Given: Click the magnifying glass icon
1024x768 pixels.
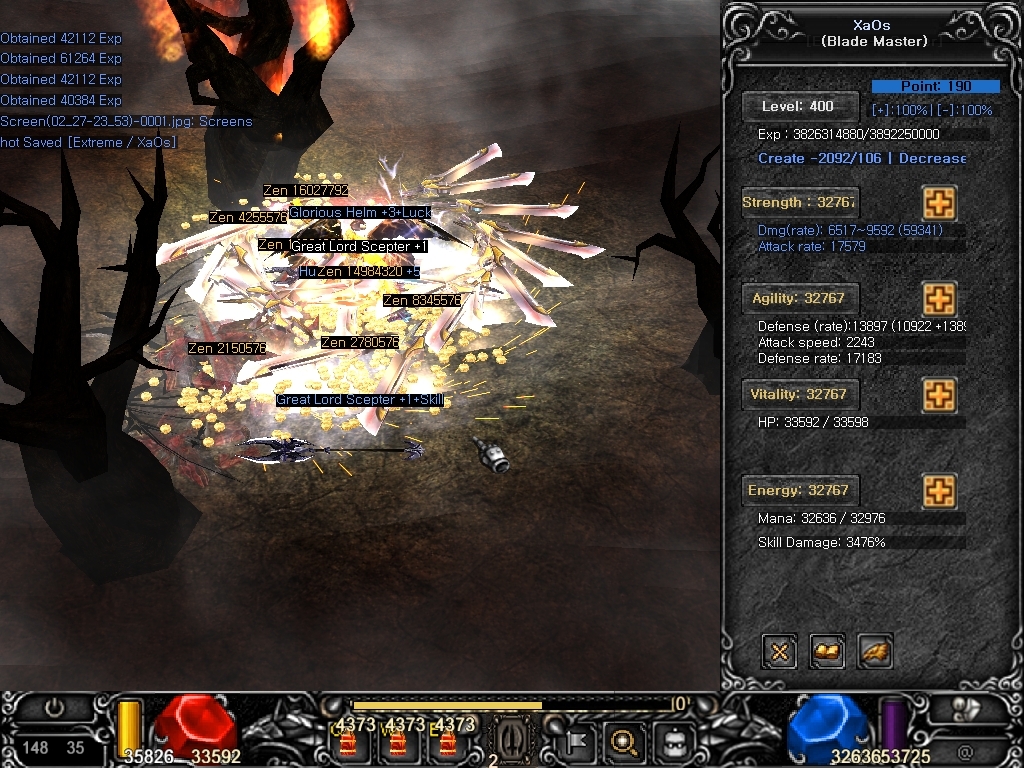Looking at the screenshot, I should pyautogui.click(x=624, y=742).
